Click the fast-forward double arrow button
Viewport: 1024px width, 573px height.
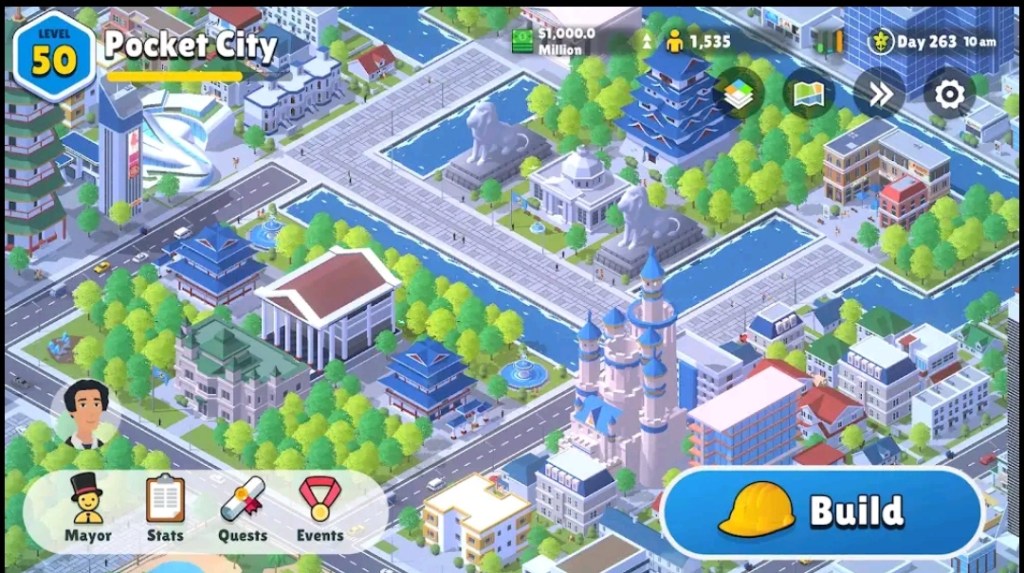879,94
